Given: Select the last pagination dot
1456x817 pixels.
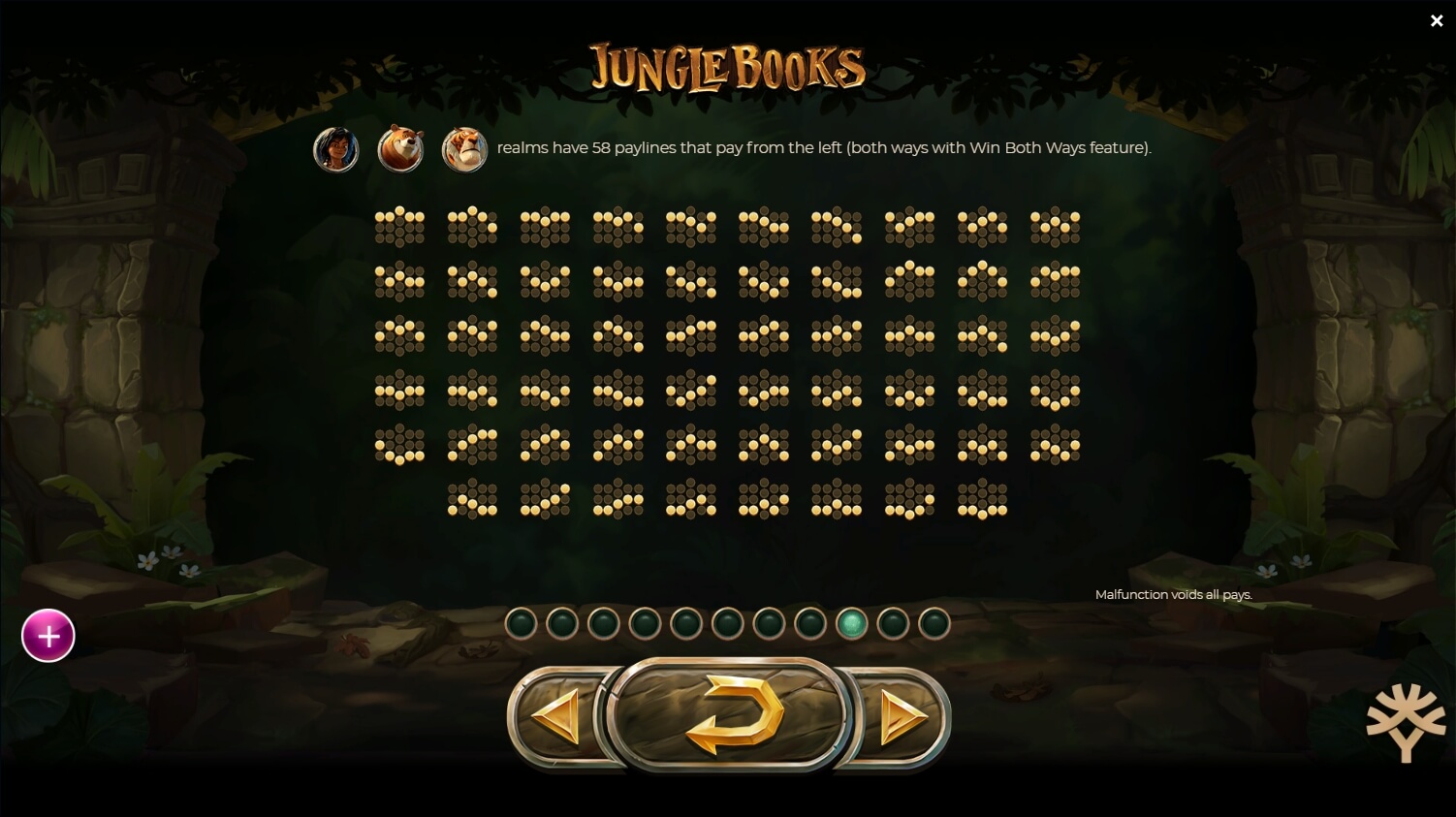Looking at the screenshot, I should pyautogui.click(x=934, y=623).
